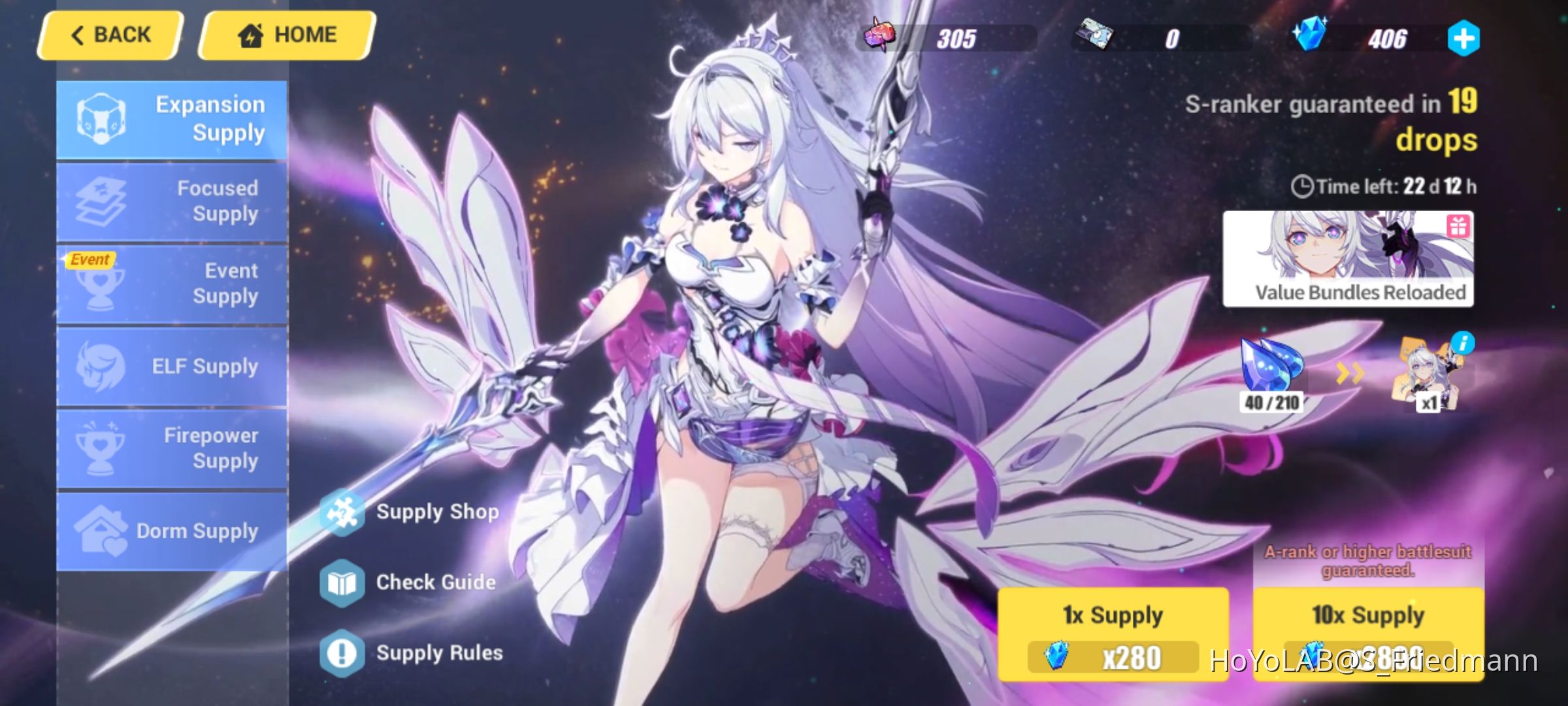Open the Firepower Supply section

pos(172,448)
